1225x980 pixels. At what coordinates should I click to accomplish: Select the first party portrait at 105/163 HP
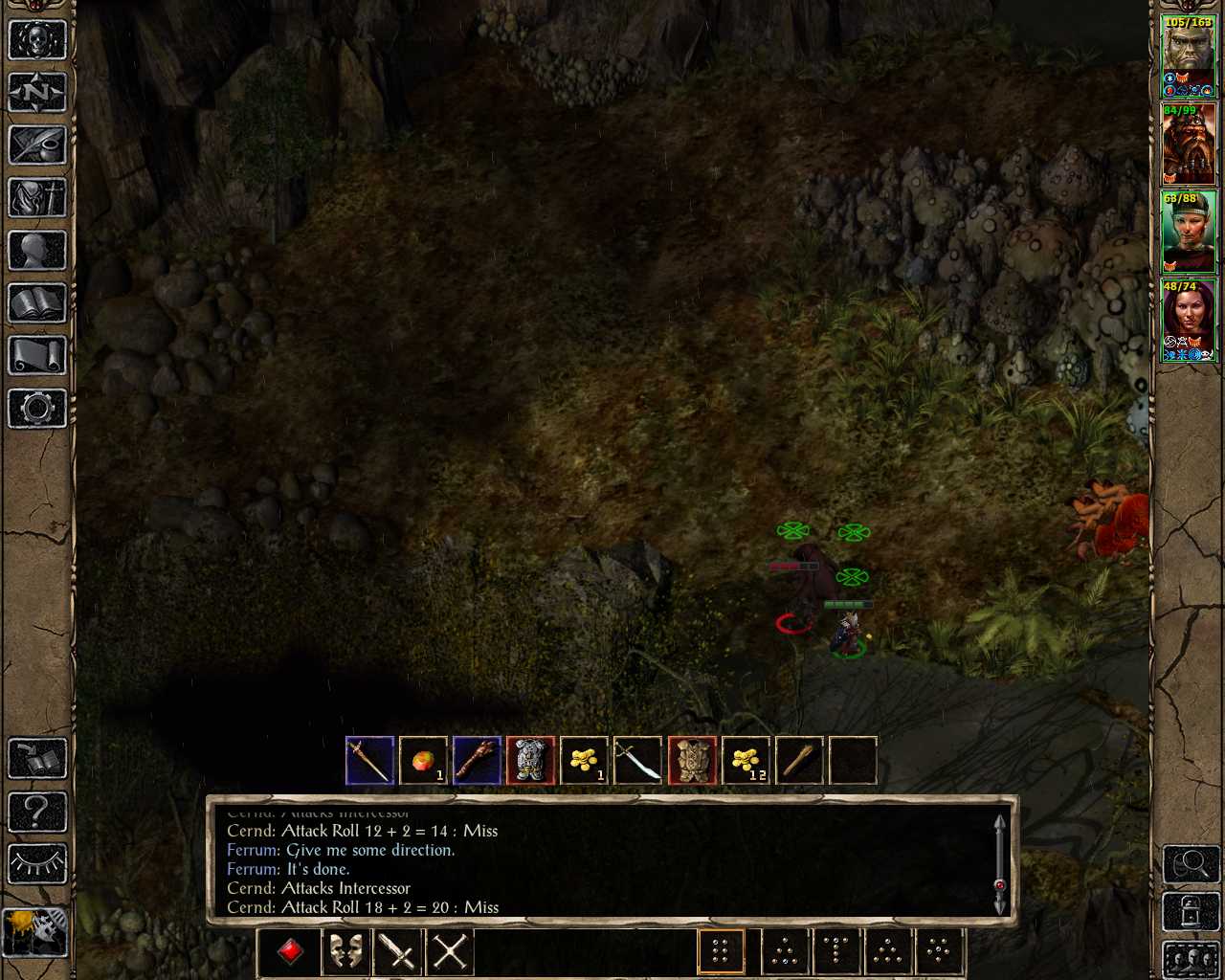click(1188, 56)
